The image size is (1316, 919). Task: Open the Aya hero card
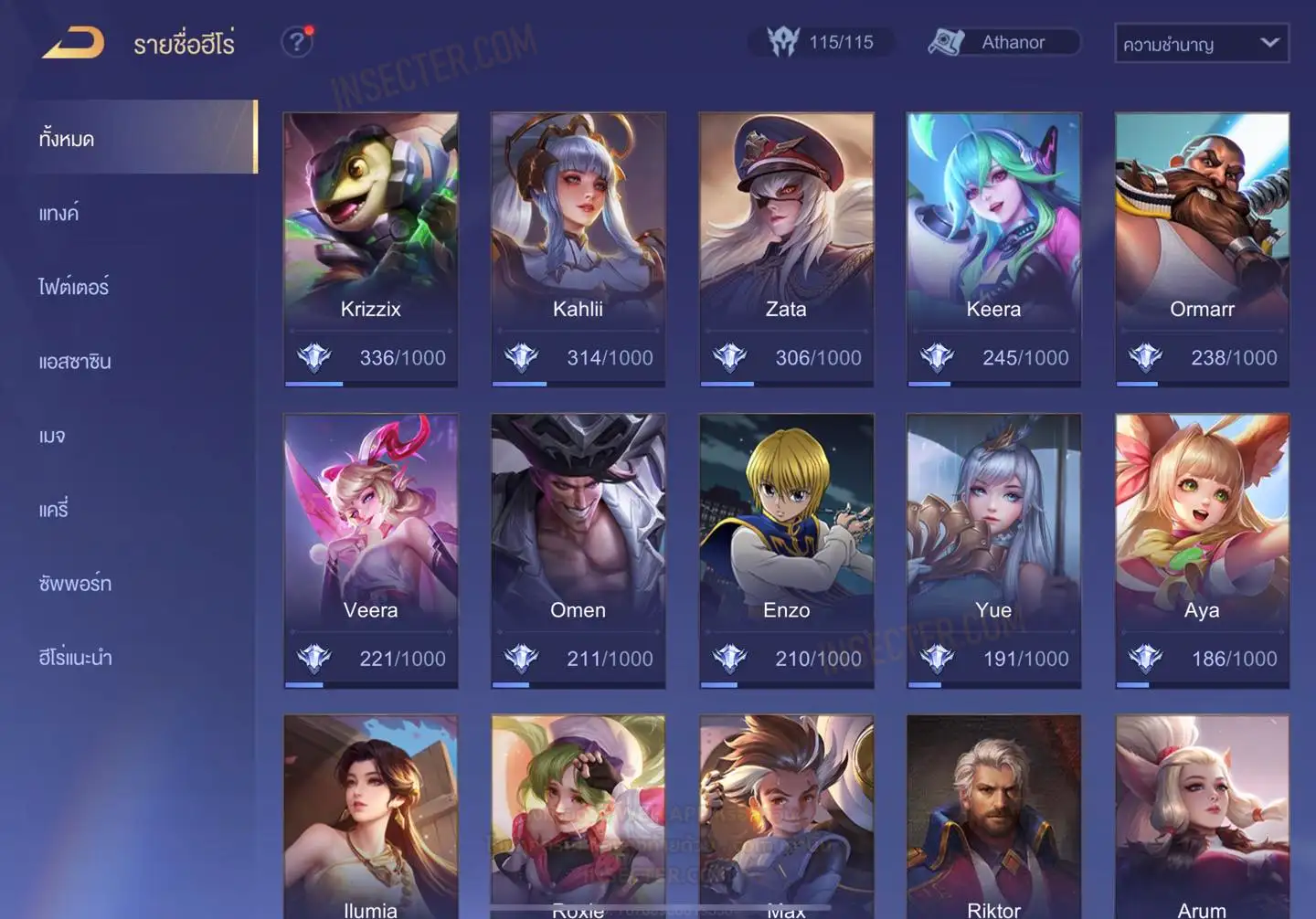coord(1202,550)
